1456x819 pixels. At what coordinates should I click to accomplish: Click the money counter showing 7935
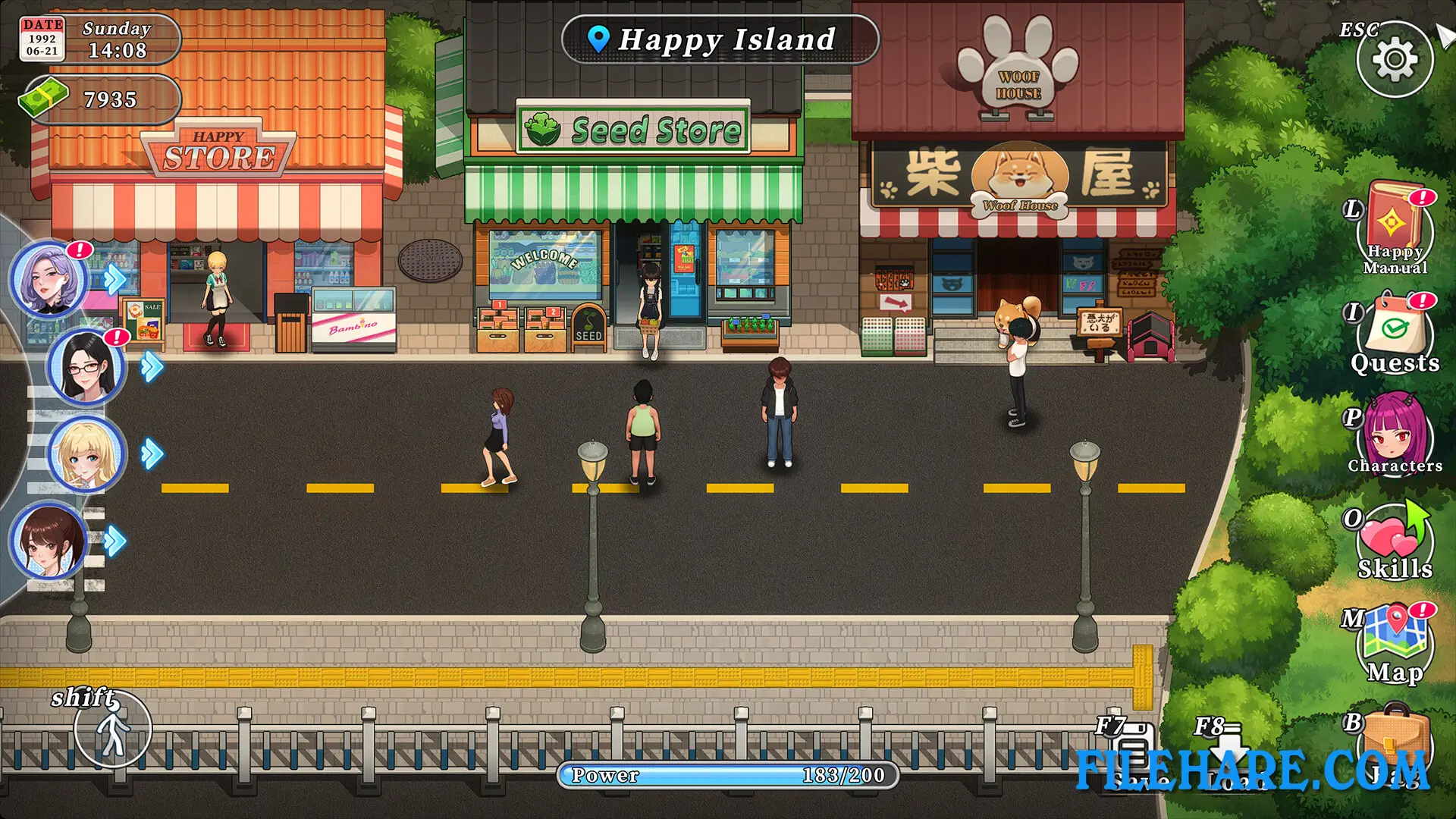[x=99, y=99]
